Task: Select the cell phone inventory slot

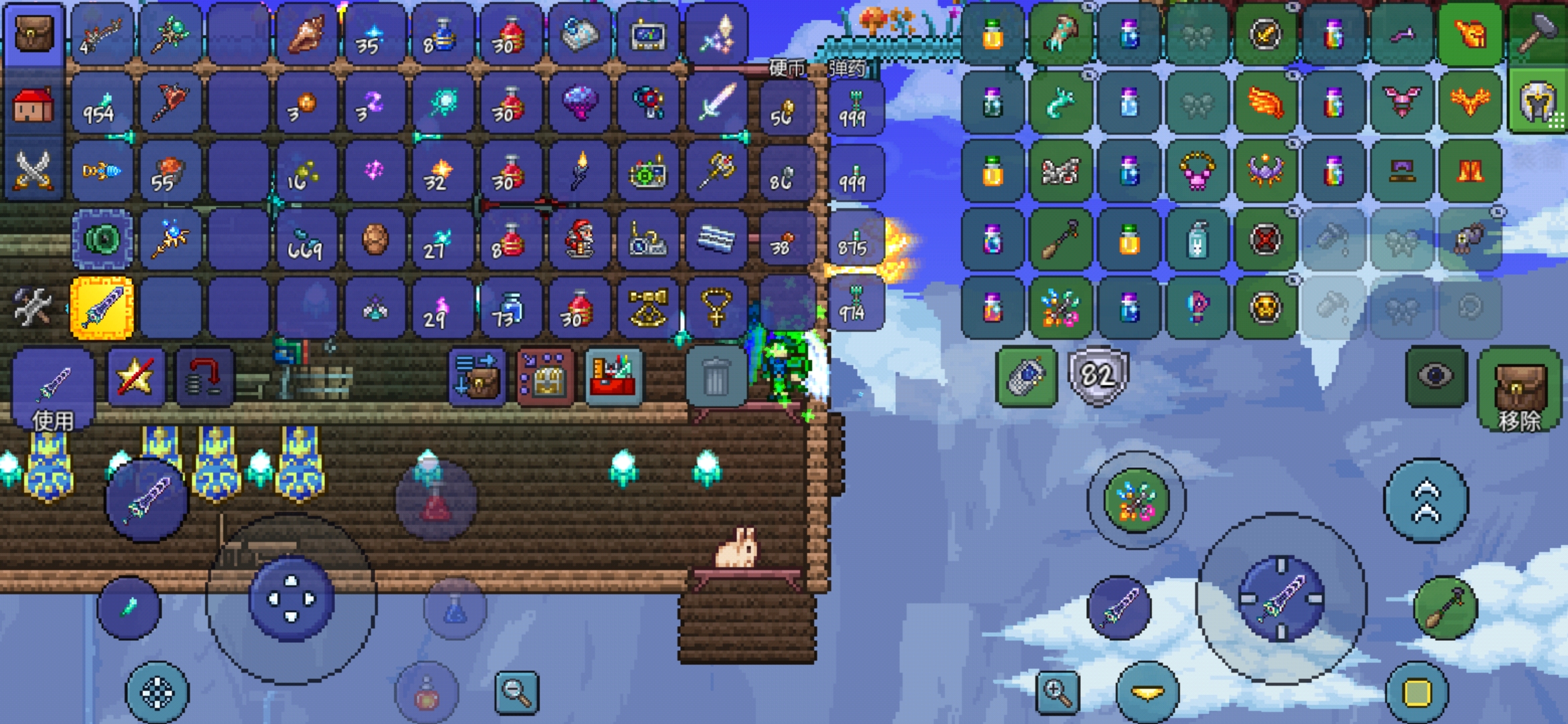Action: coord(1026,376)
